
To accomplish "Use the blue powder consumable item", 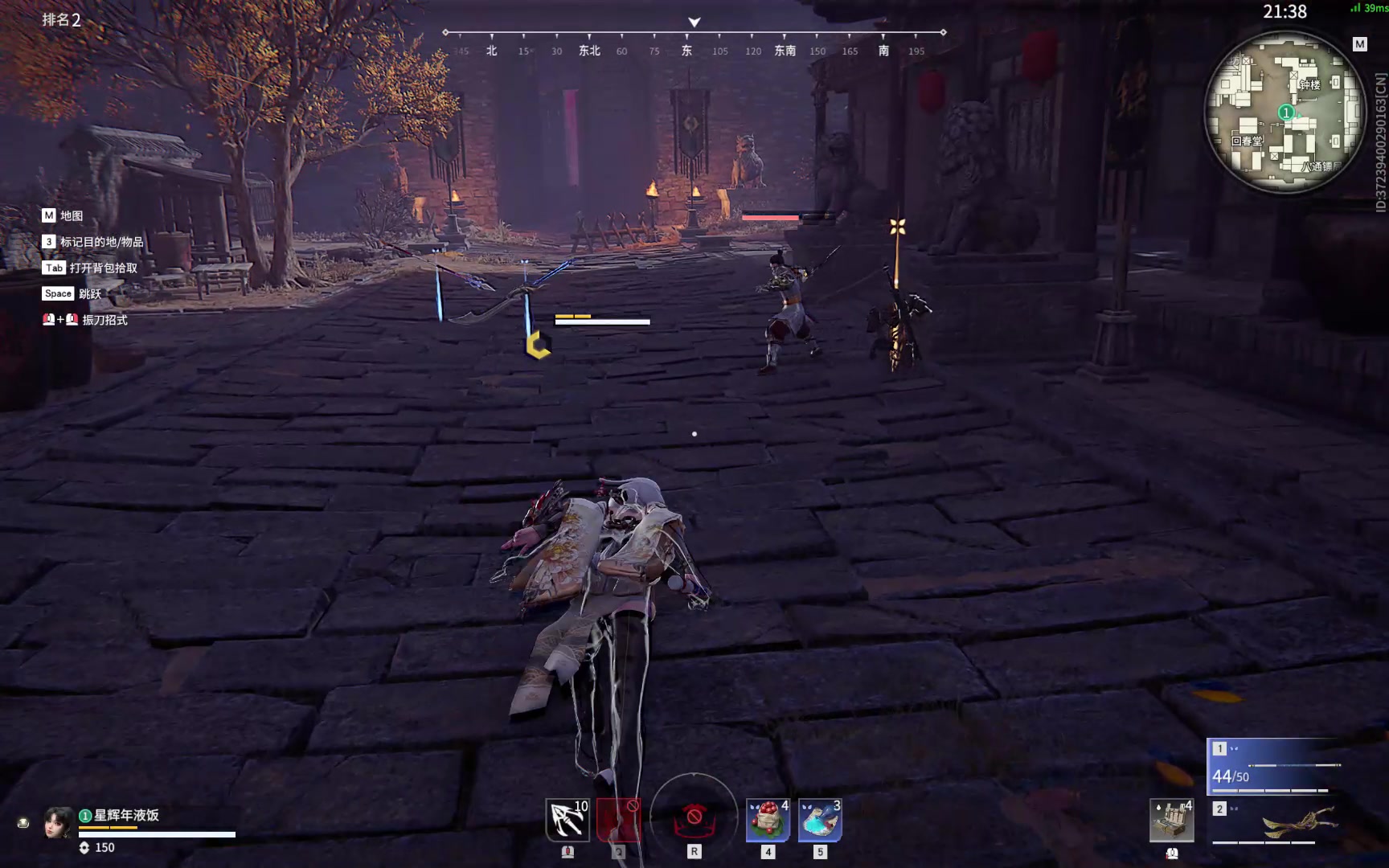I will tap(820, 820).
